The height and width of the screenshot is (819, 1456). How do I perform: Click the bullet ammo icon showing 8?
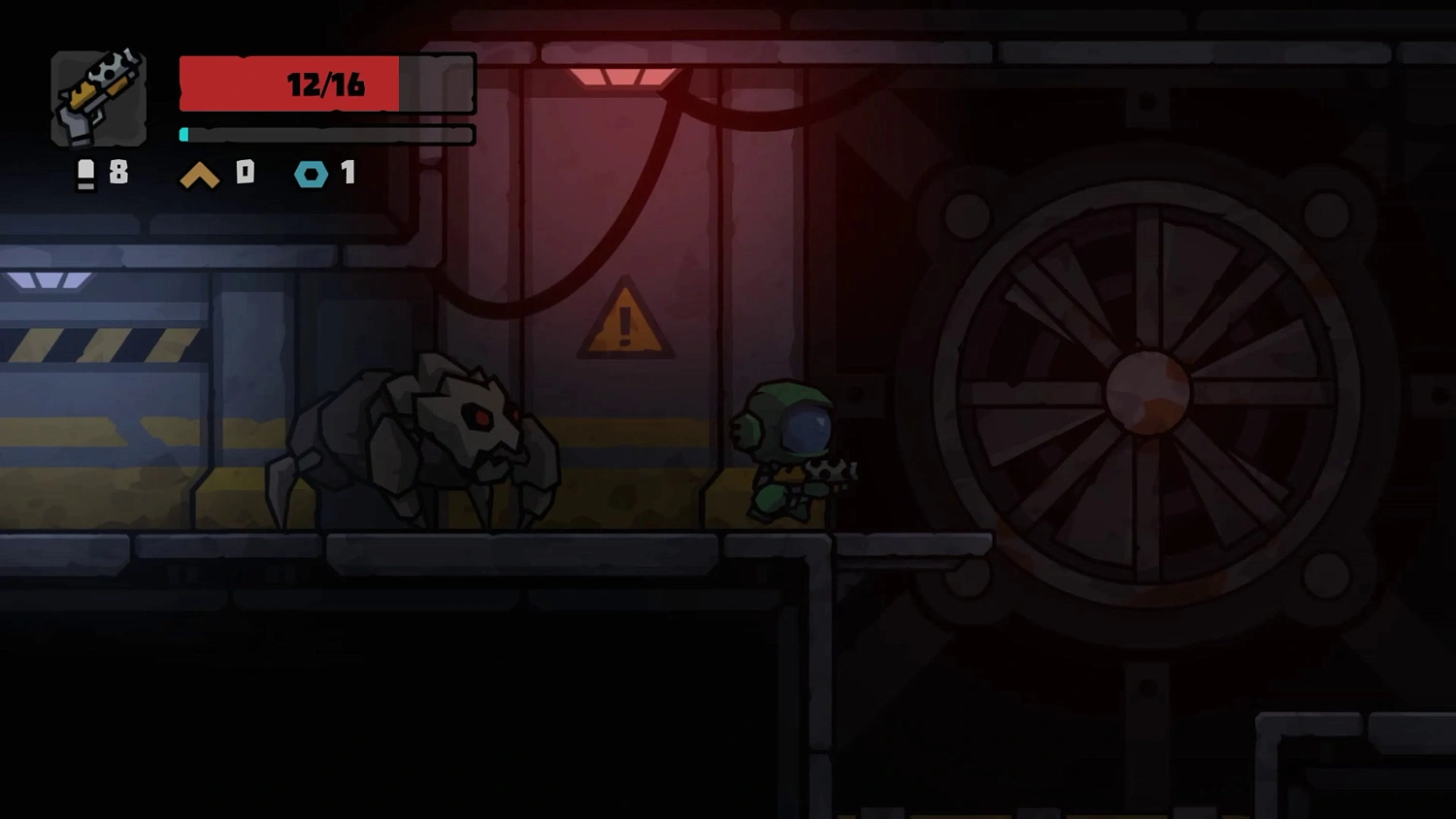click(85, 175)
